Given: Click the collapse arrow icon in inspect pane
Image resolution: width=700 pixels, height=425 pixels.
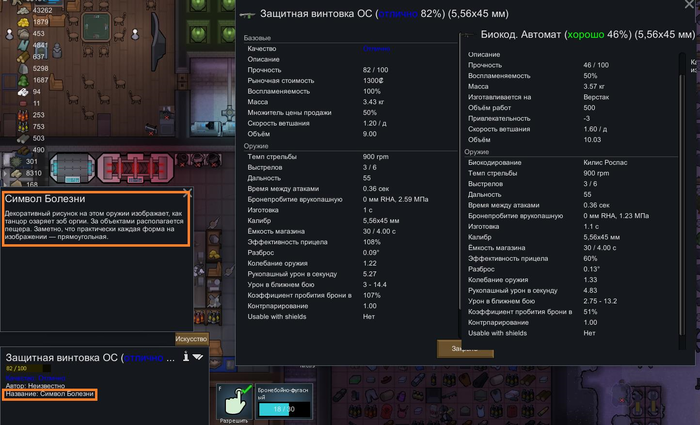Looking at the screenshot, I should (198, 356).
